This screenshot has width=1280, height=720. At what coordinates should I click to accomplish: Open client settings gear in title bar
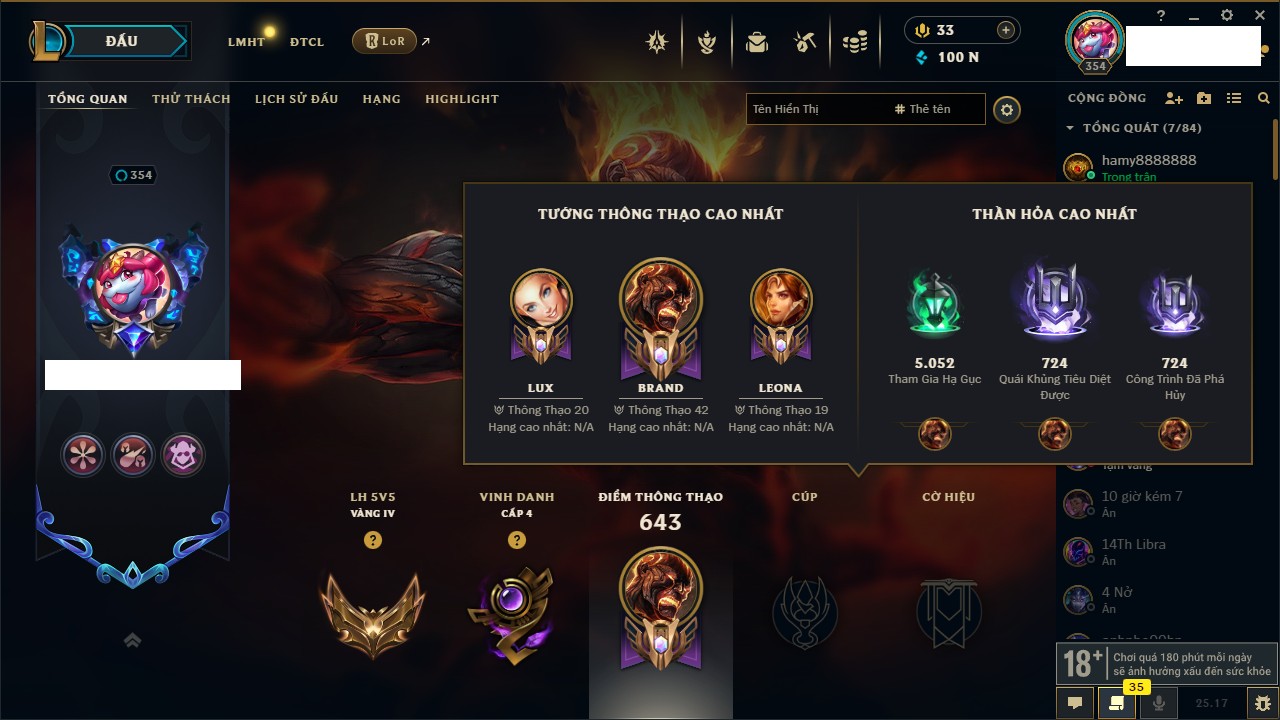1227,15
